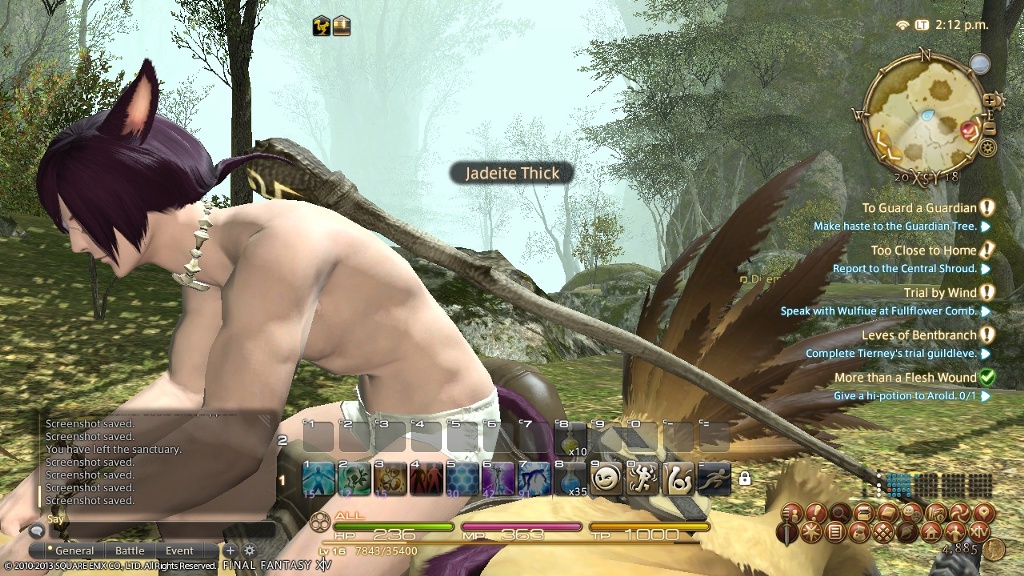Screen dimensions: 1024x576
Task: Select the Event chat tab
Action: tap(180, 550)
